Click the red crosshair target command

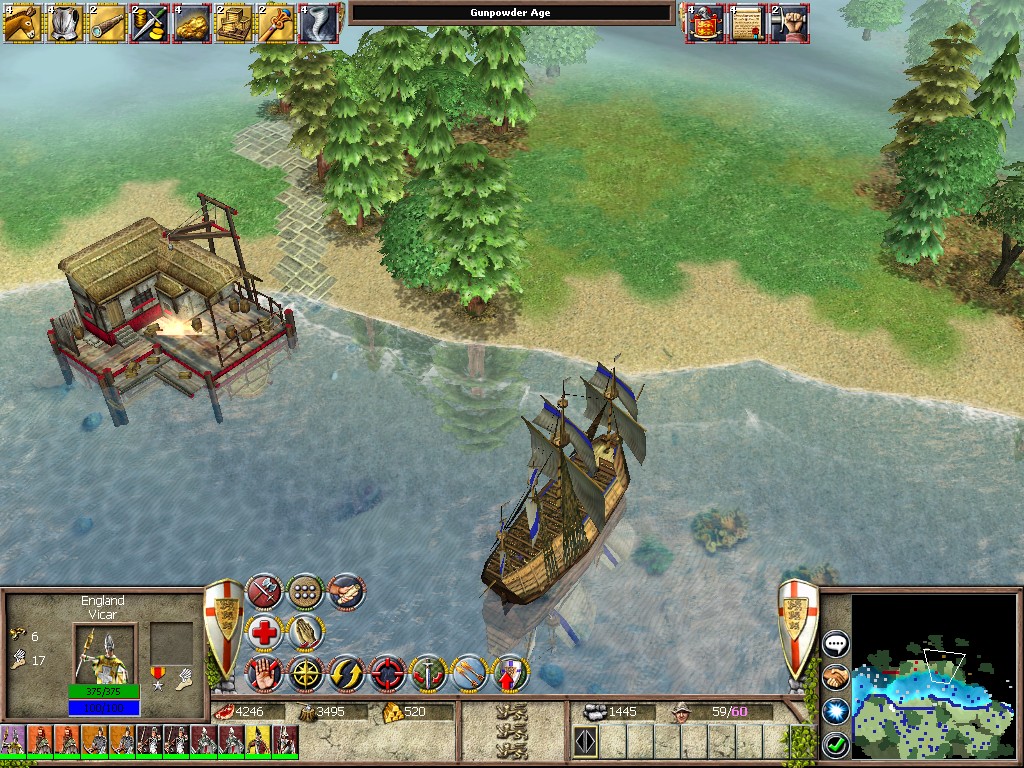[x=387, y=673]
